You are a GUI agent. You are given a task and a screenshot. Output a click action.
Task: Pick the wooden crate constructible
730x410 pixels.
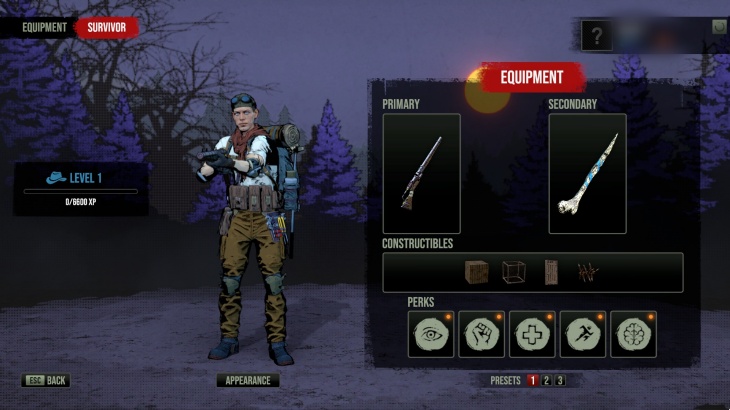tap(477, 272)
